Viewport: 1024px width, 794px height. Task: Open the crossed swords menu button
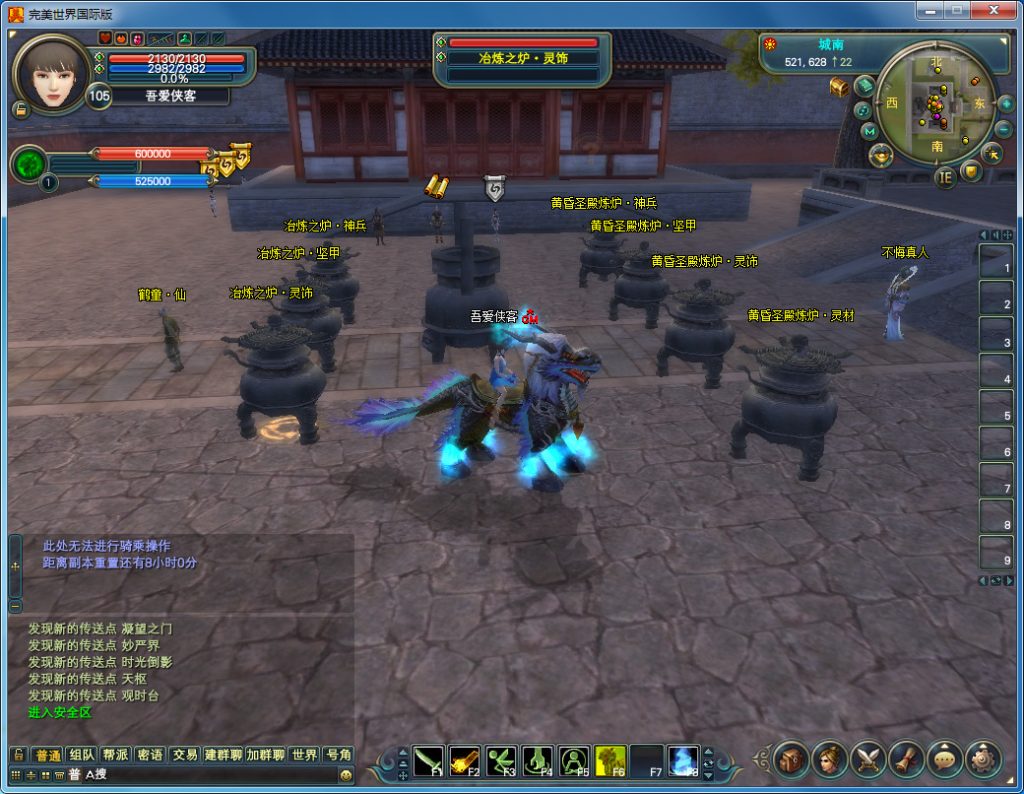pyautogui.click(x=867, y=760)
